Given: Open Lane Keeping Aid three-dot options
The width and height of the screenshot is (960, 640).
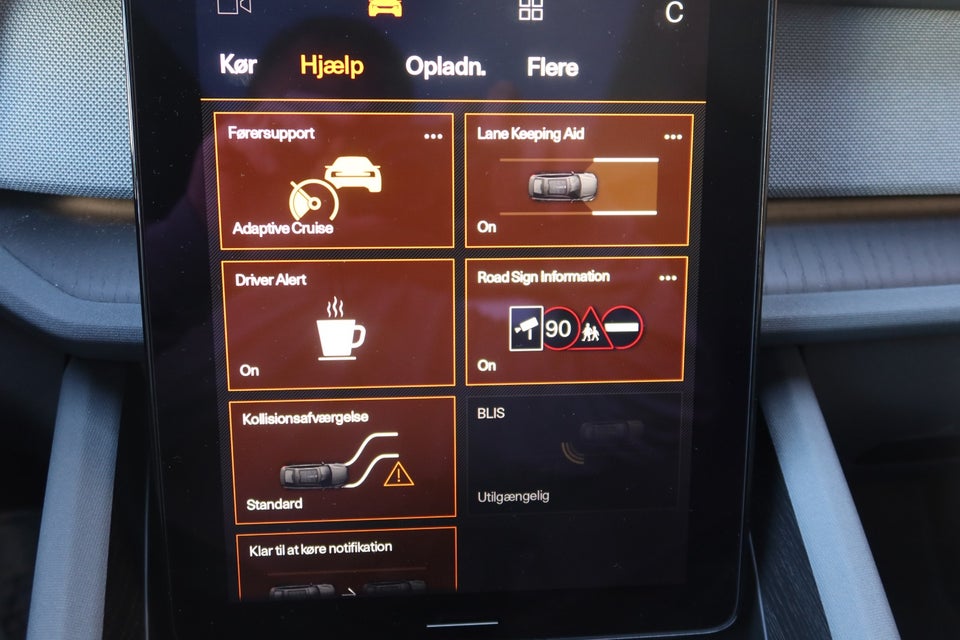Looking at the screenshot, I should pos(673,137).
